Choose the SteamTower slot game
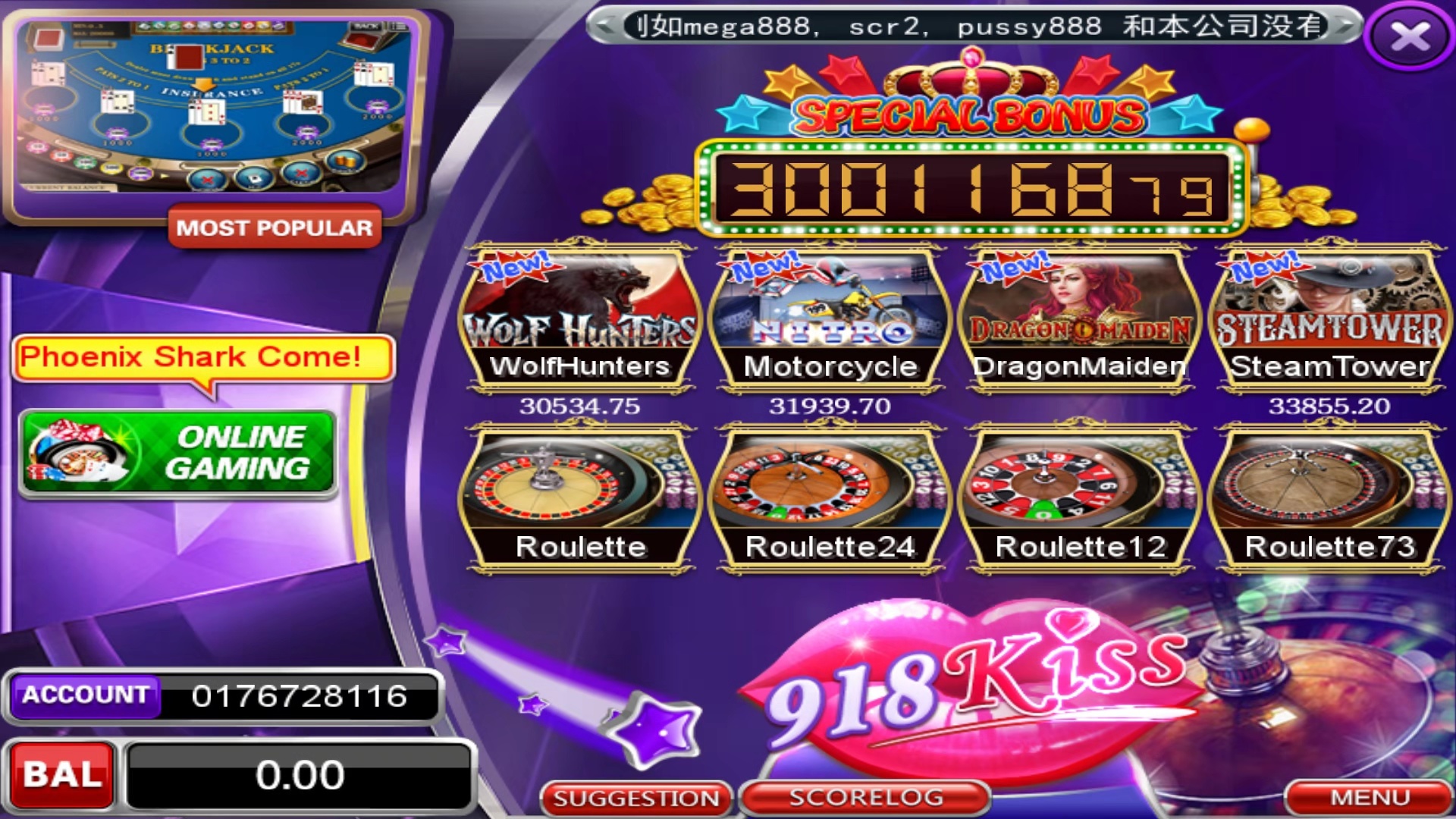Image resolution: width=1456 pixels, height=819 pixels. 1329,318
